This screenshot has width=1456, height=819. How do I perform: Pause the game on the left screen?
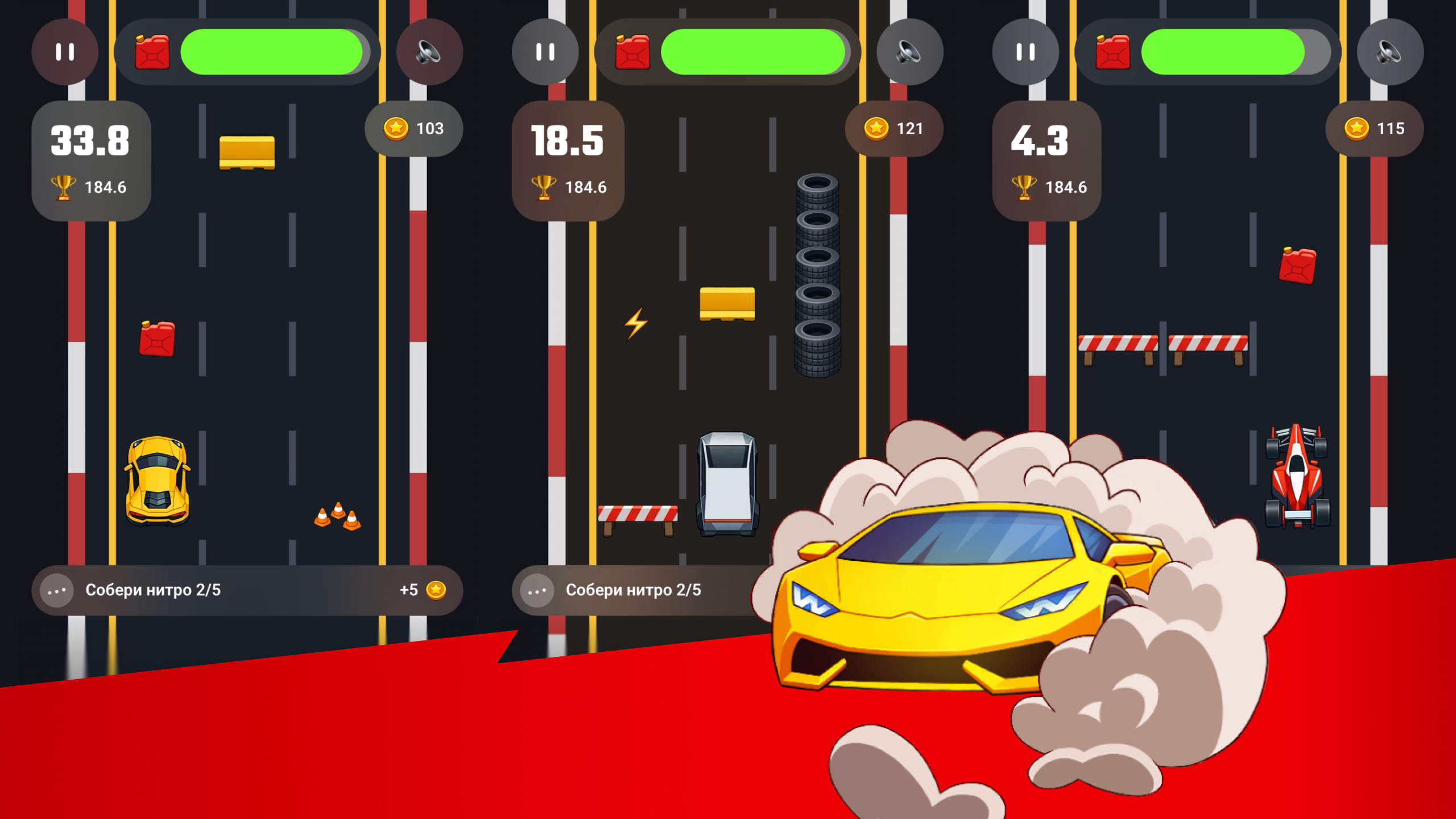pos(64,52)
